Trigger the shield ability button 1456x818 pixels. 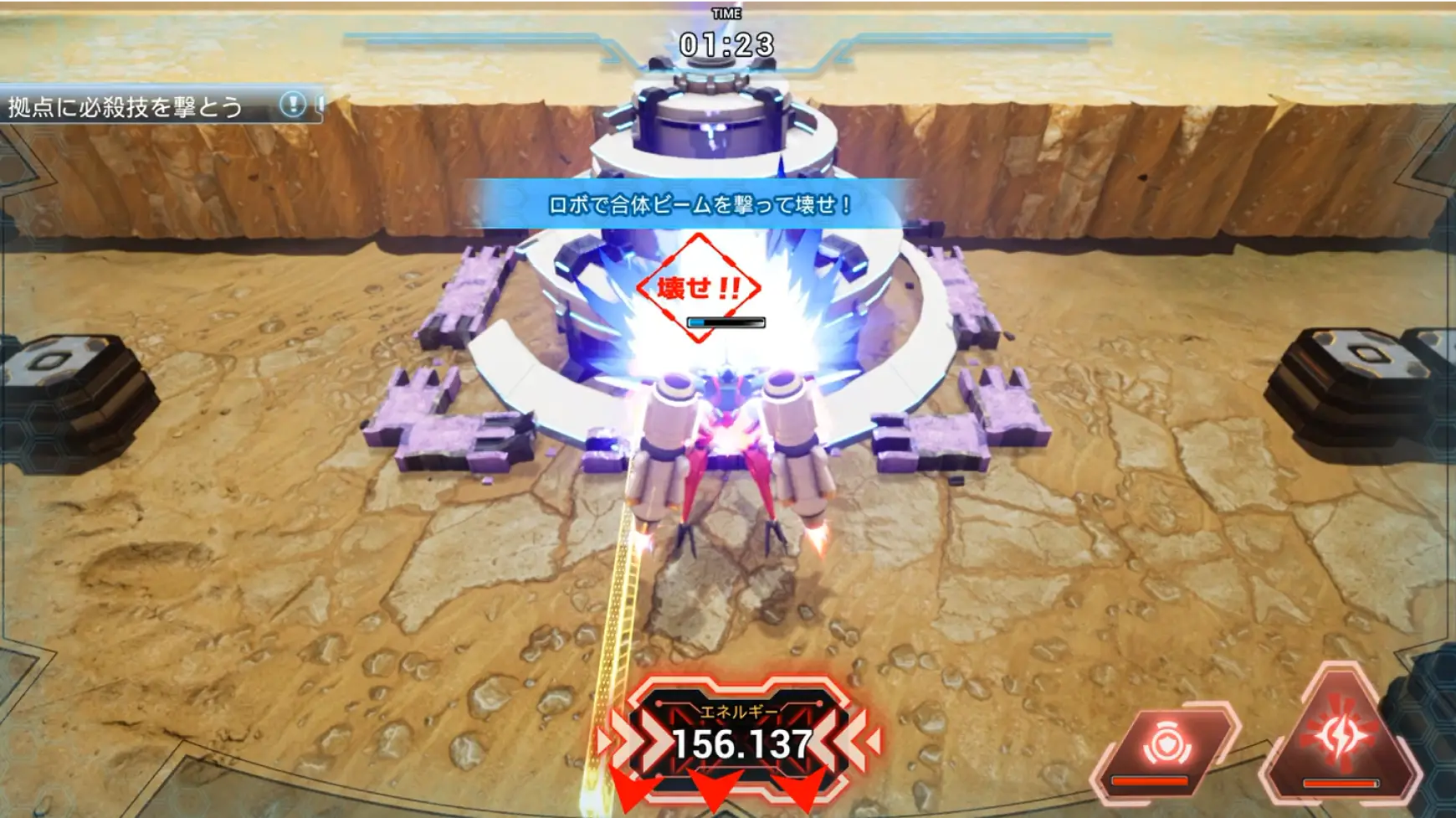(1166, 745)
